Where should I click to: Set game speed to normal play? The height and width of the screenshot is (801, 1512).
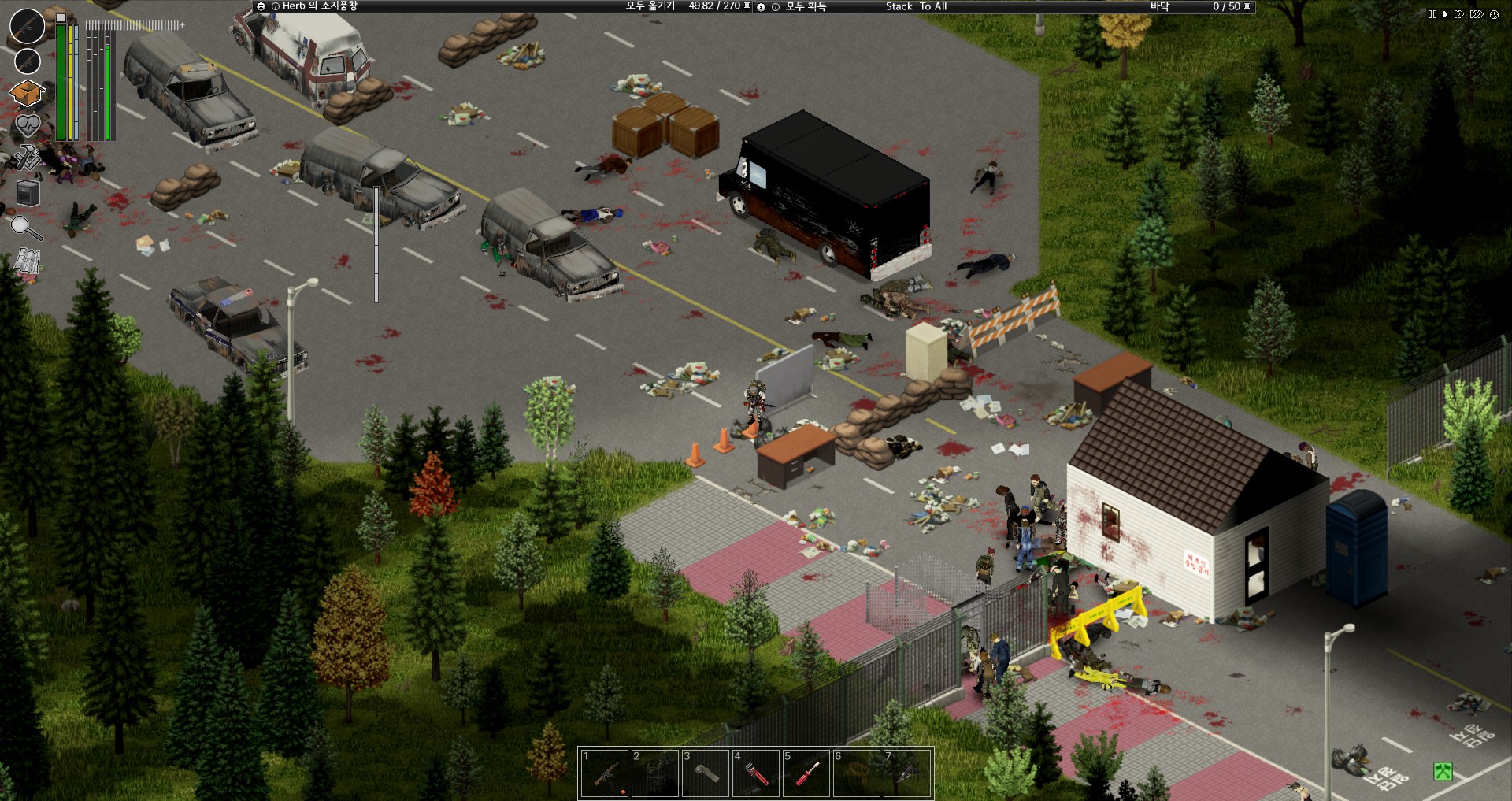[1445, 14]
